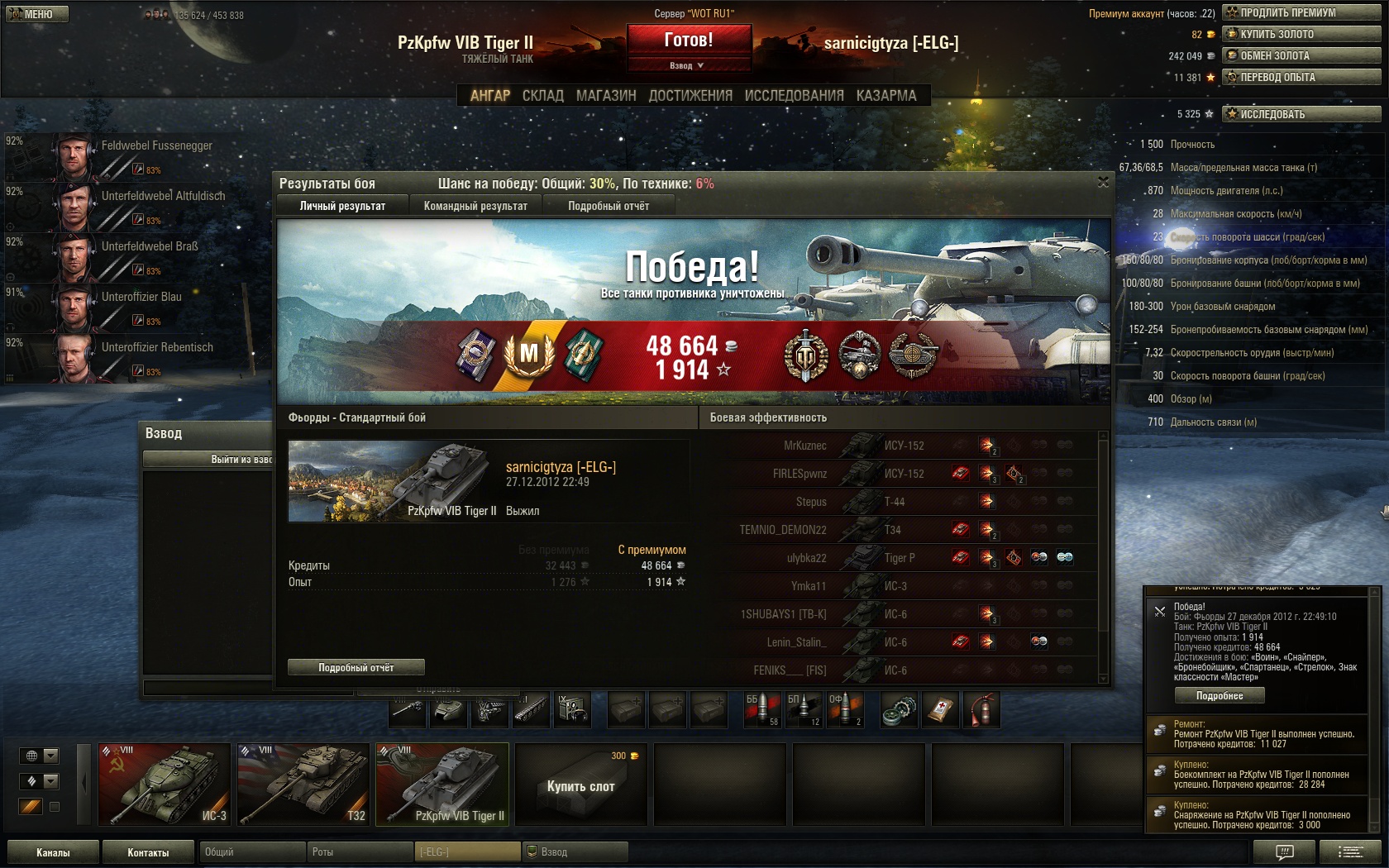Viewport: 1389px width, 868px height.
Task: Click the Подробный отчёт button below results
Action: pyautogui.click(x=356, y=667)
